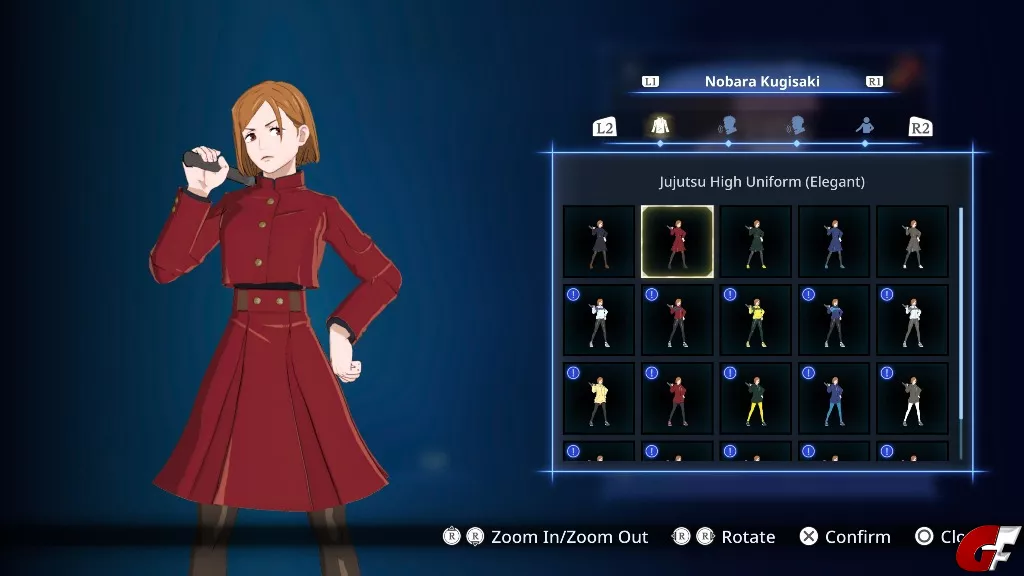Select the white jacket outfit thumbnail

[x=599, y=320]
